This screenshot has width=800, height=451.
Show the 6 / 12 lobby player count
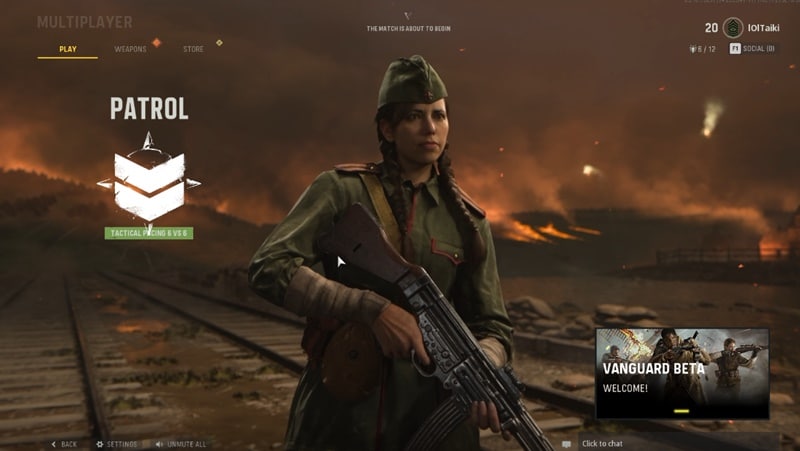(702, 48)
